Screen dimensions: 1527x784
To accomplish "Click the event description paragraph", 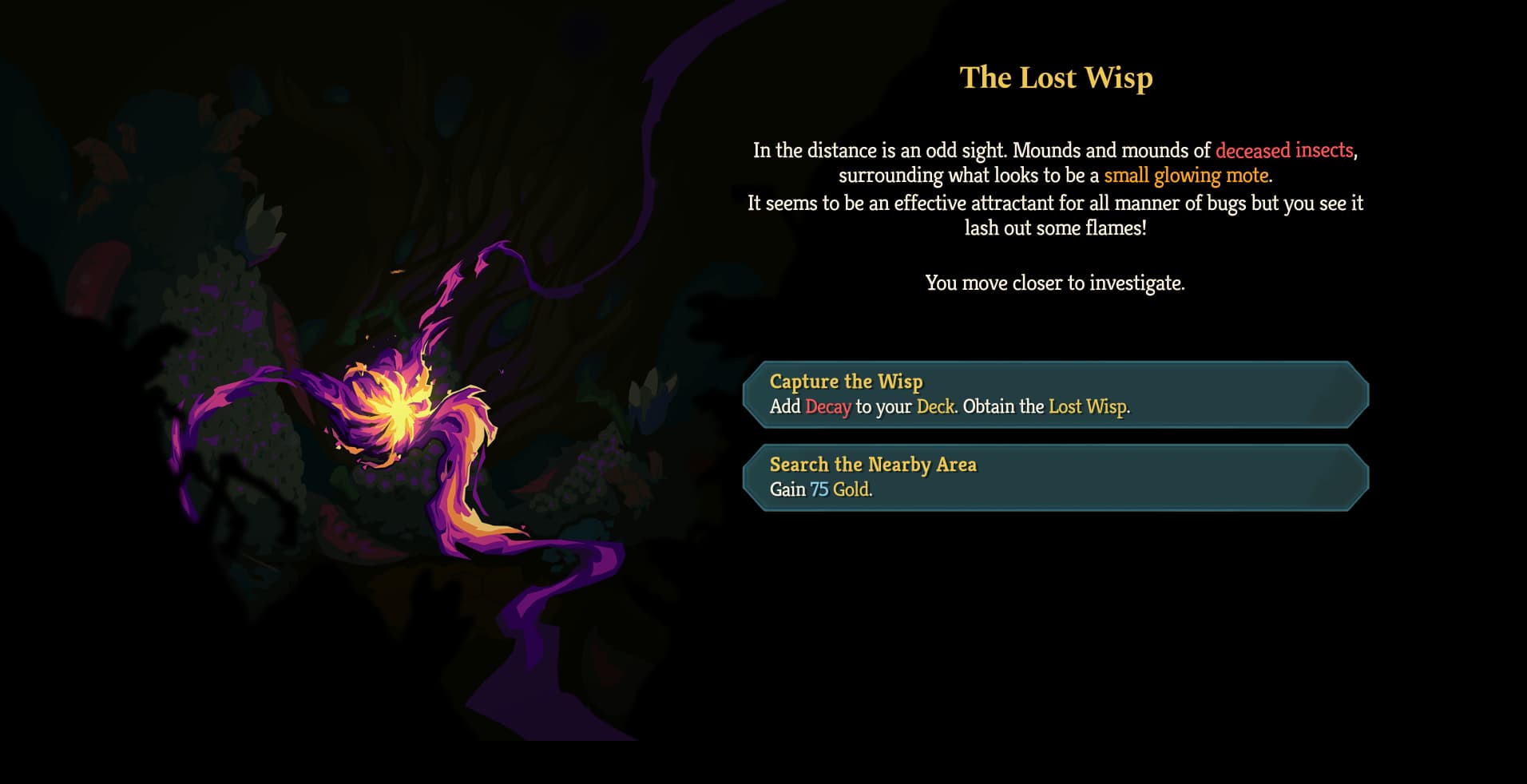I will point(1056,188).
